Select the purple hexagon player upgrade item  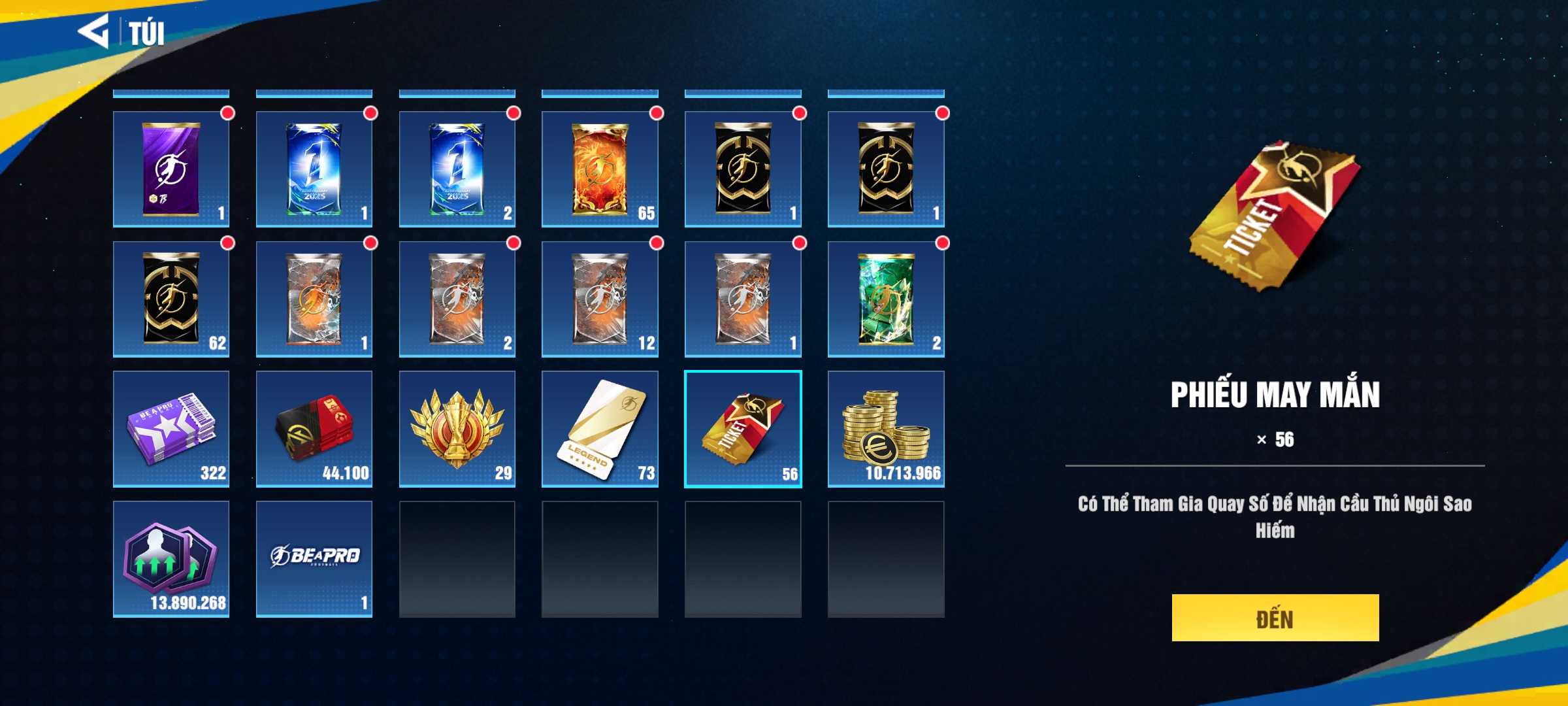coord(171,559)
